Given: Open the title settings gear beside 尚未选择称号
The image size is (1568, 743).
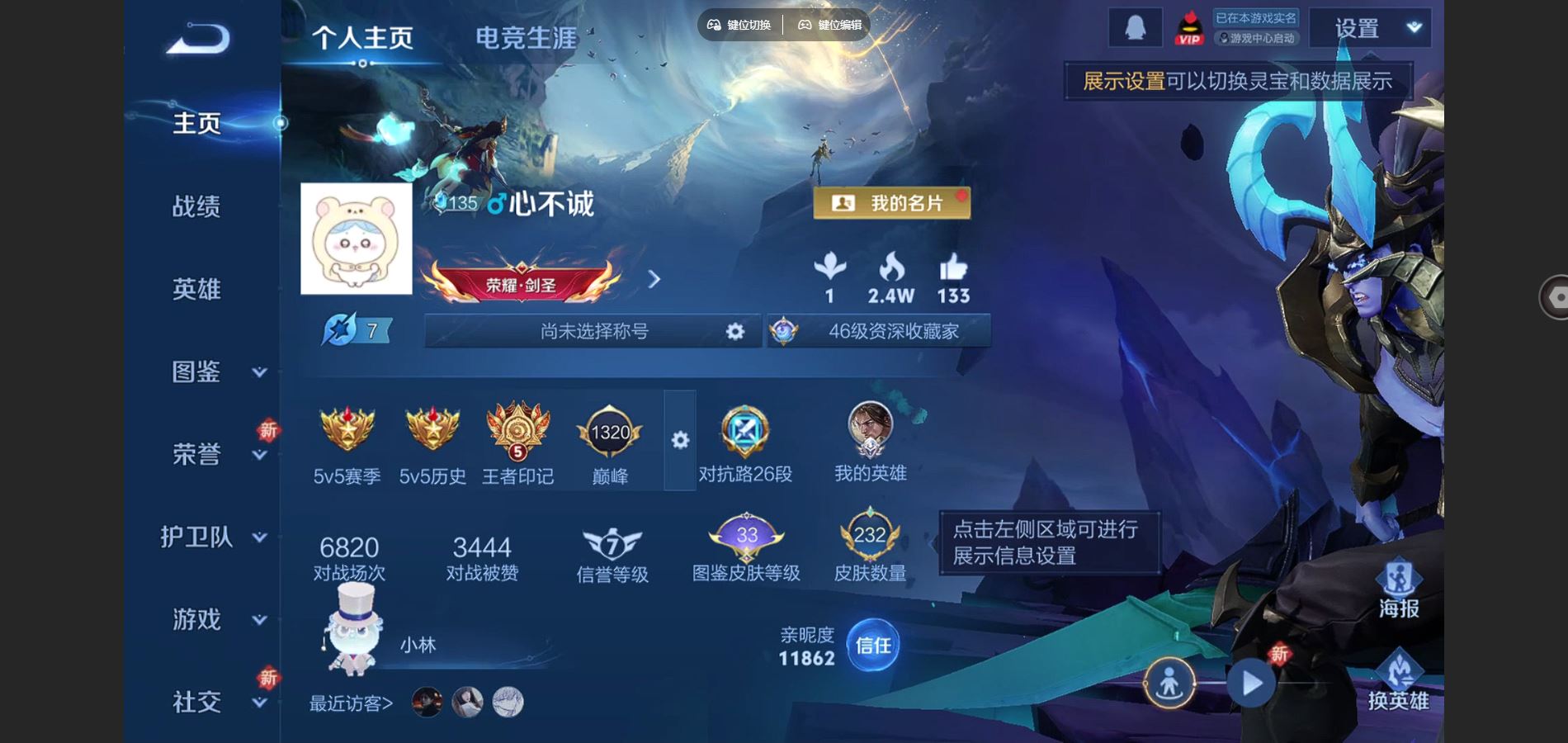Looking at the screenshot, I should pos(733,331).
